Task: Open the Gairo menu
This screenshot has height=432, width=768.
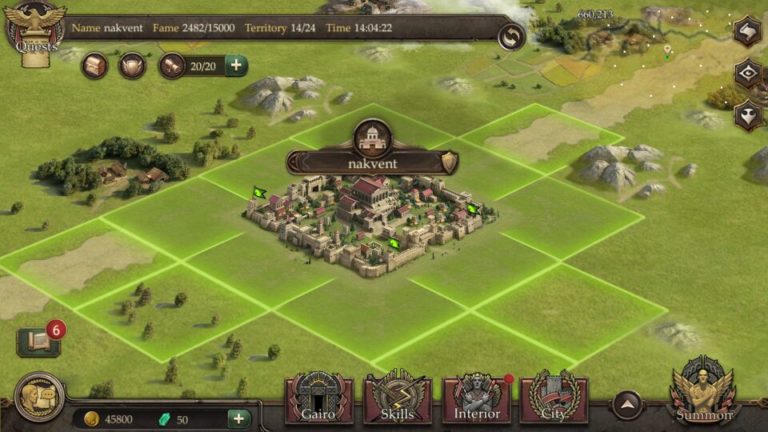Action: pos(319,399)
